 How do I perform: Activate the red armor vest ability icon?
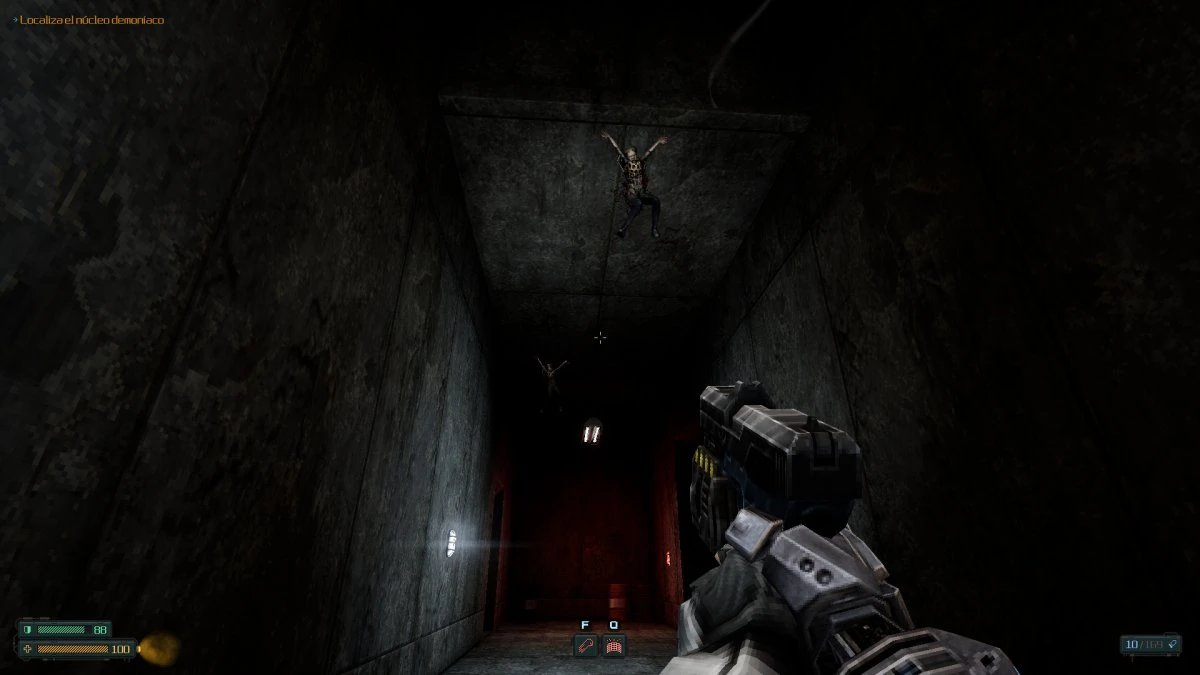[x=614, y=646]
